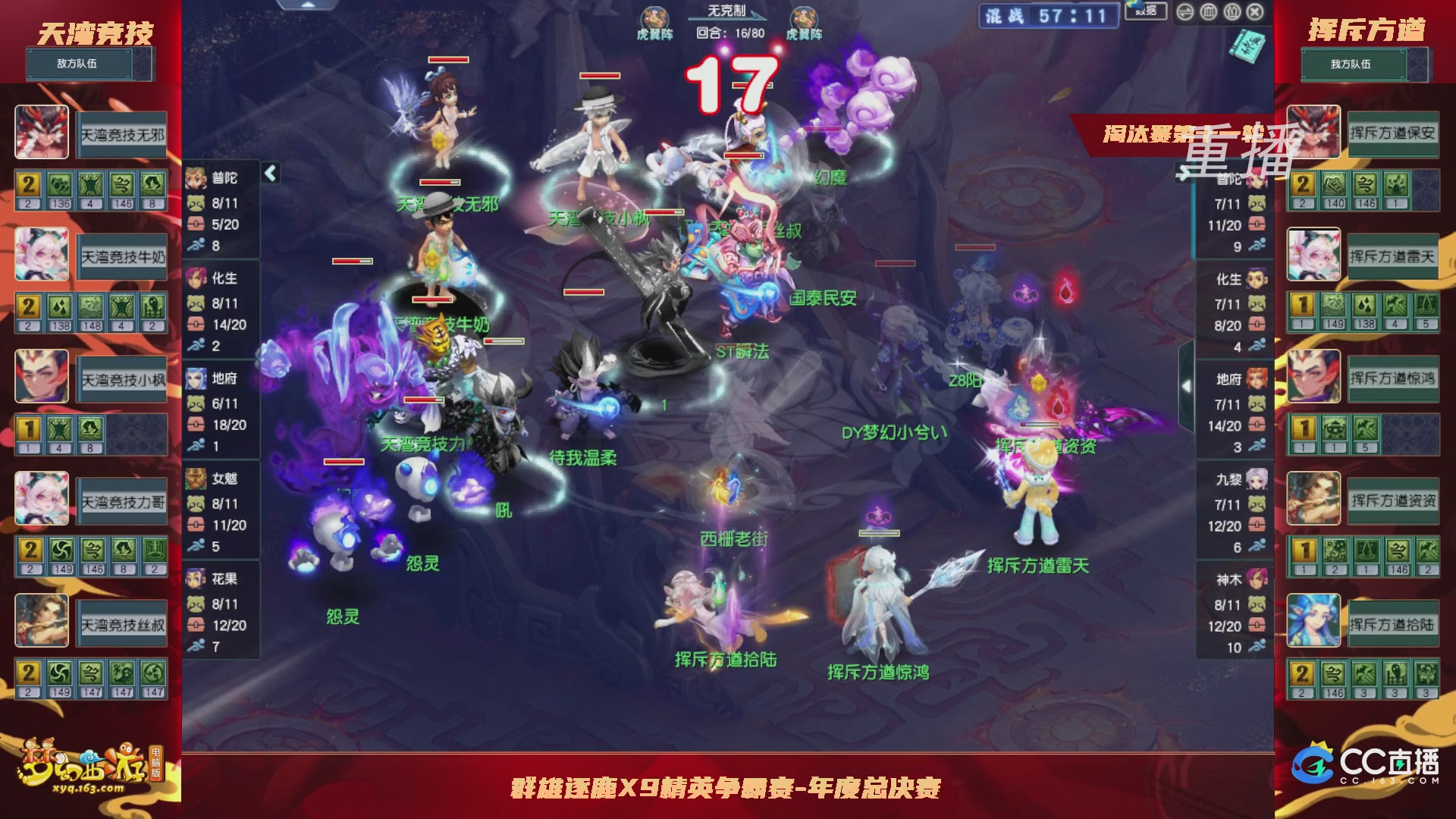The height and width of the screenshot is (819, 1456).
Task: Collapse the right unit list with its chevron
Action: (1185, 173)
